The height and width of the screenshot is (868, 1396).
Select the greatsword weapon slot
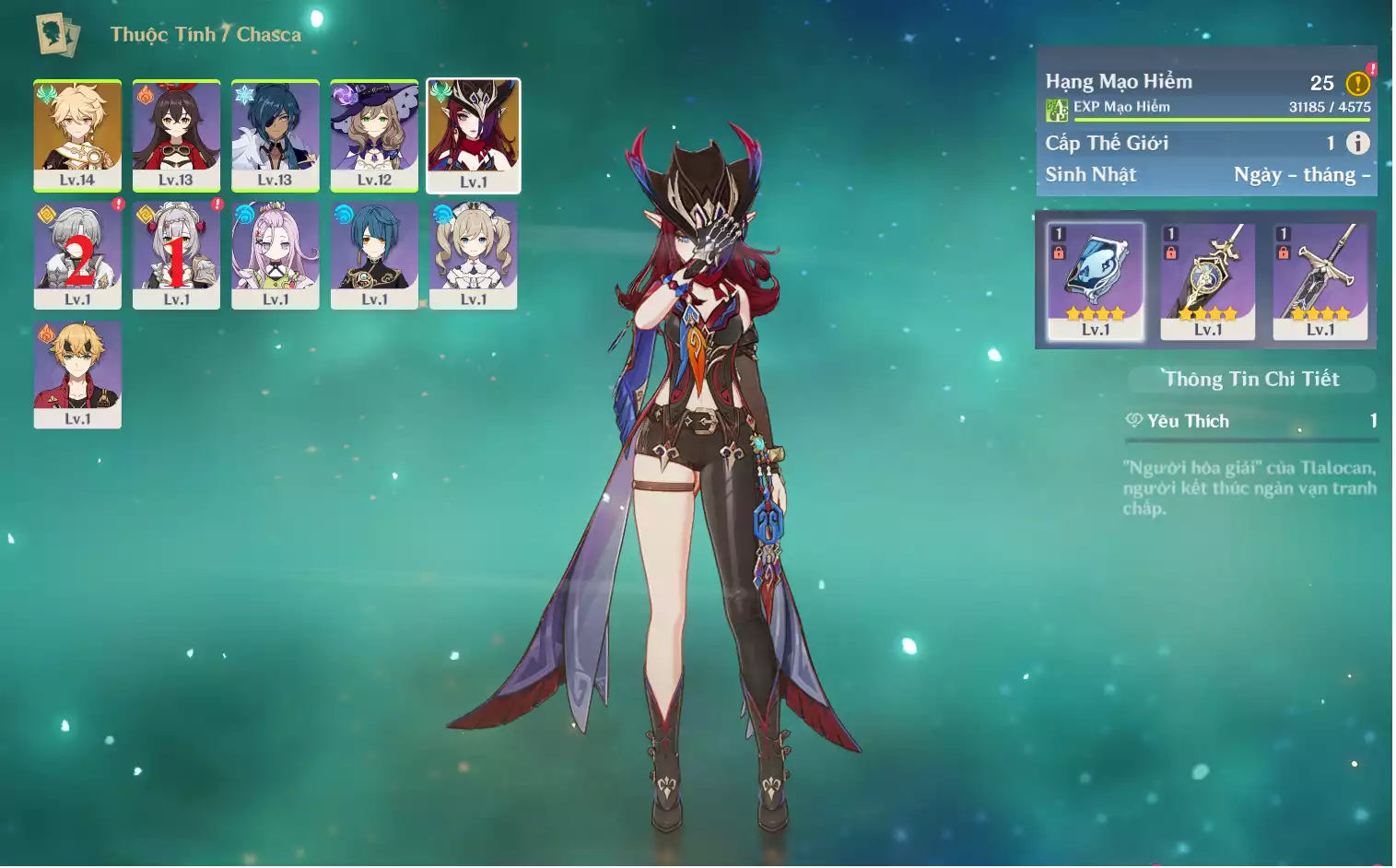coord(1320,280)
